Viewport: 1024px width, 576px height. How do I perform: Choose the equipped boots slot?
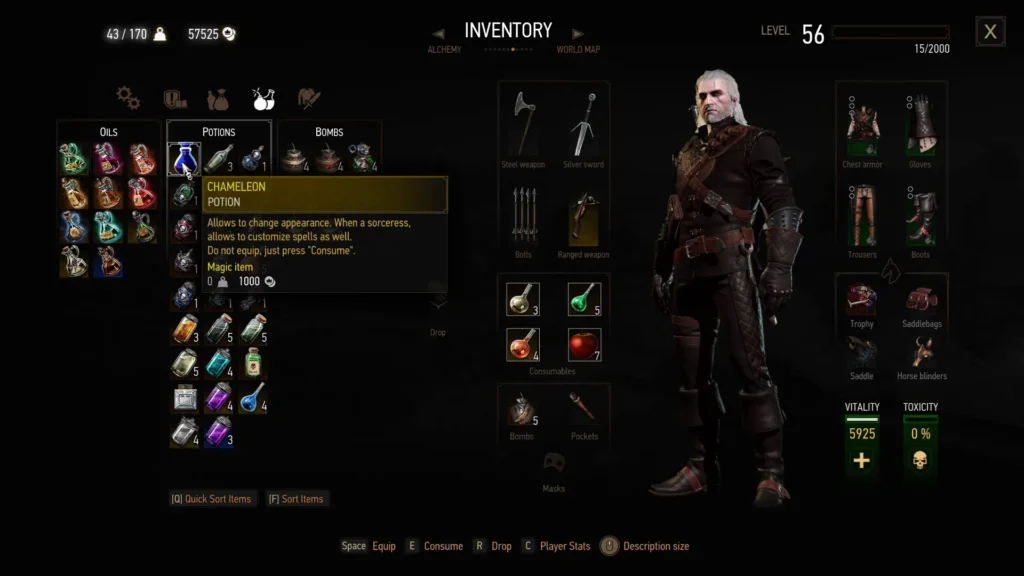click(920, 214)
